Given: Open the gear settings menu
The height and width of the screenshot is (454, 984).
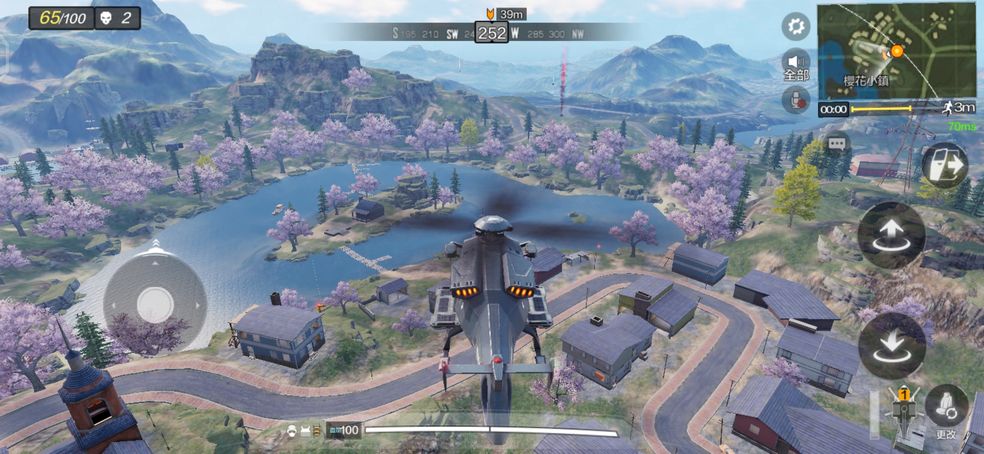Looking at the screenshot, I should 795,26.
